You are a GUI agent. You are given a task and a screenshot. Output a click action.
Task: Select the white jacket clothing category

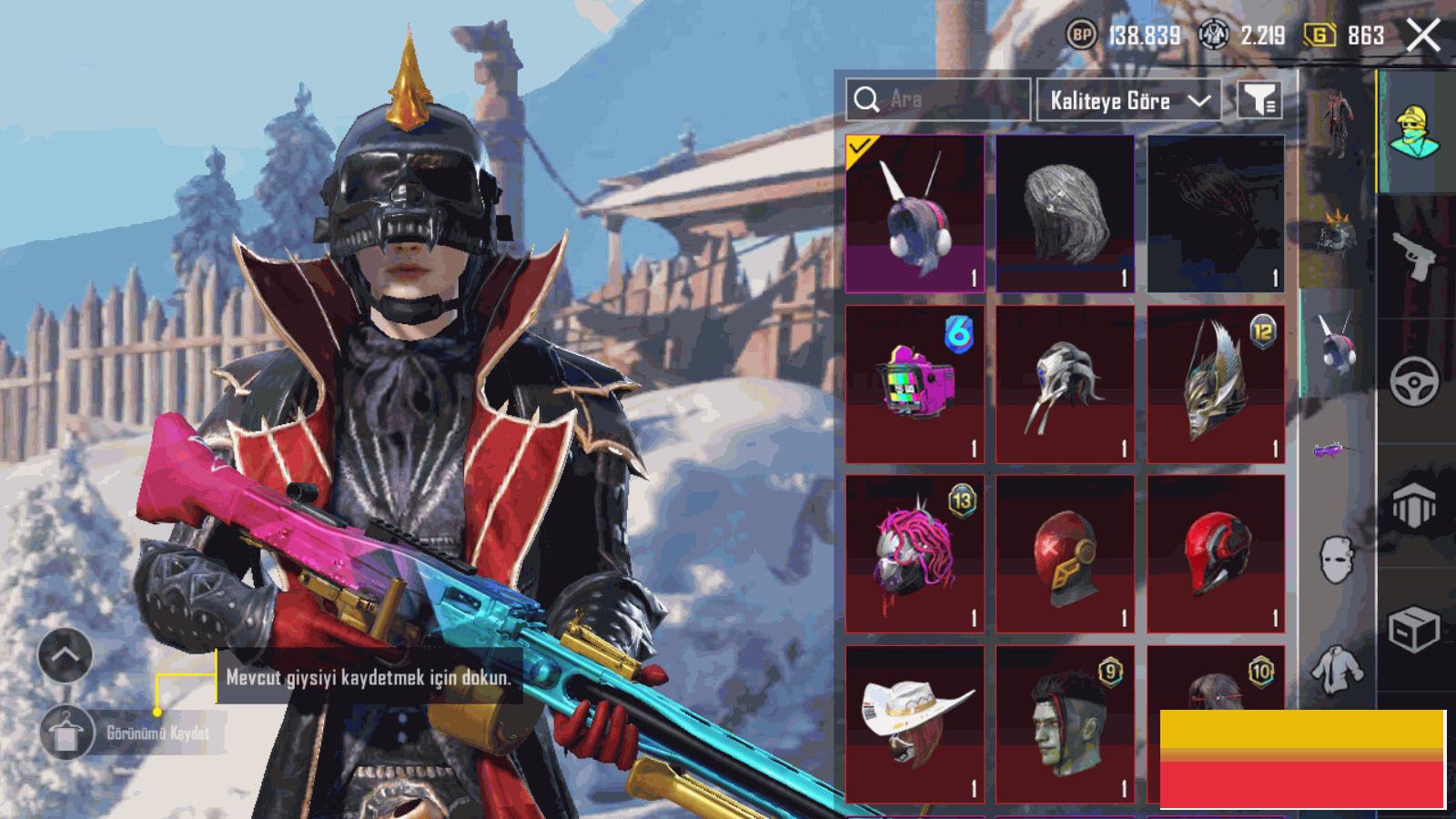1336,668
